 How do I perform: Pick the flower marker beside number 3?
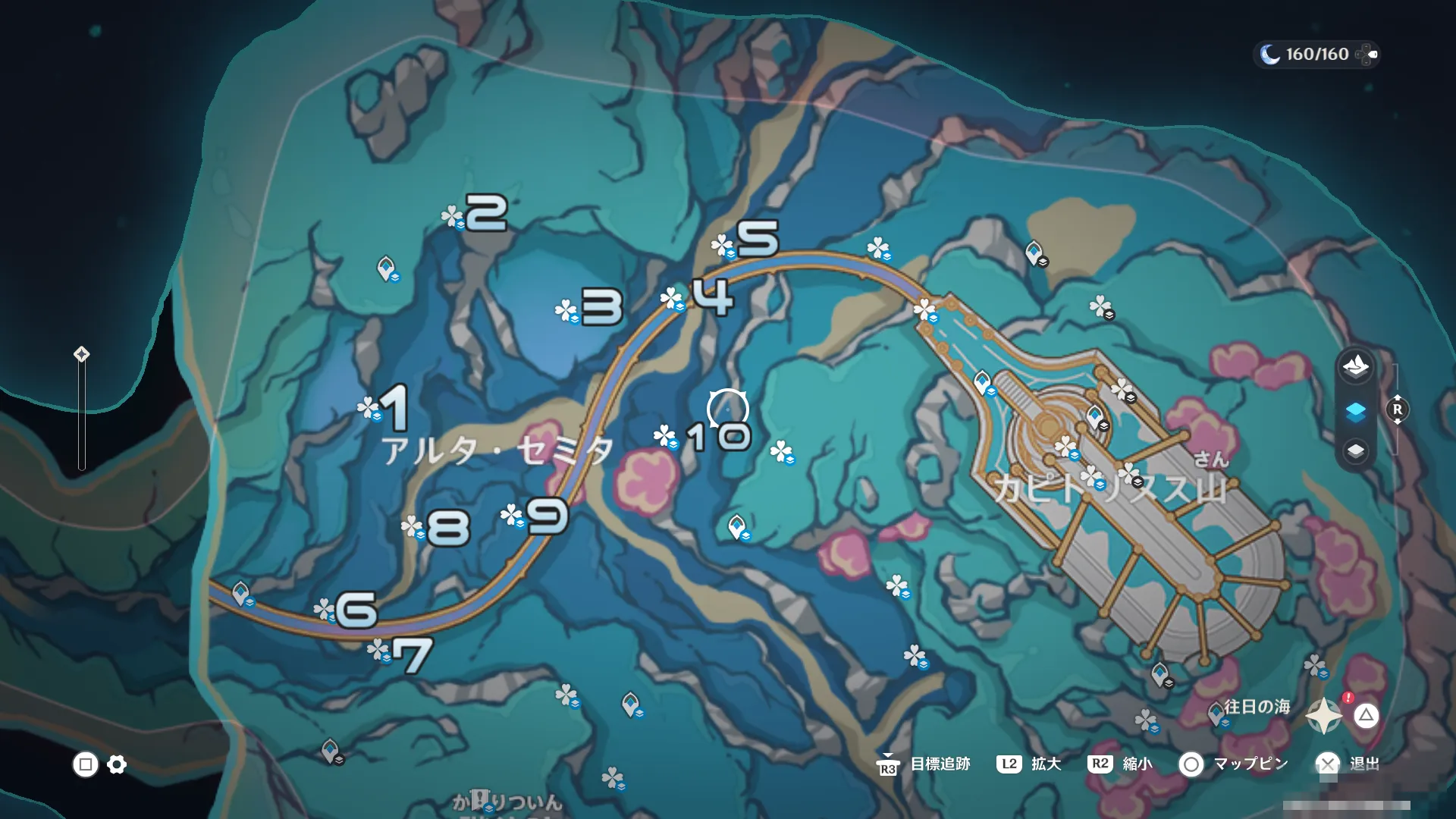pos(566,310)
